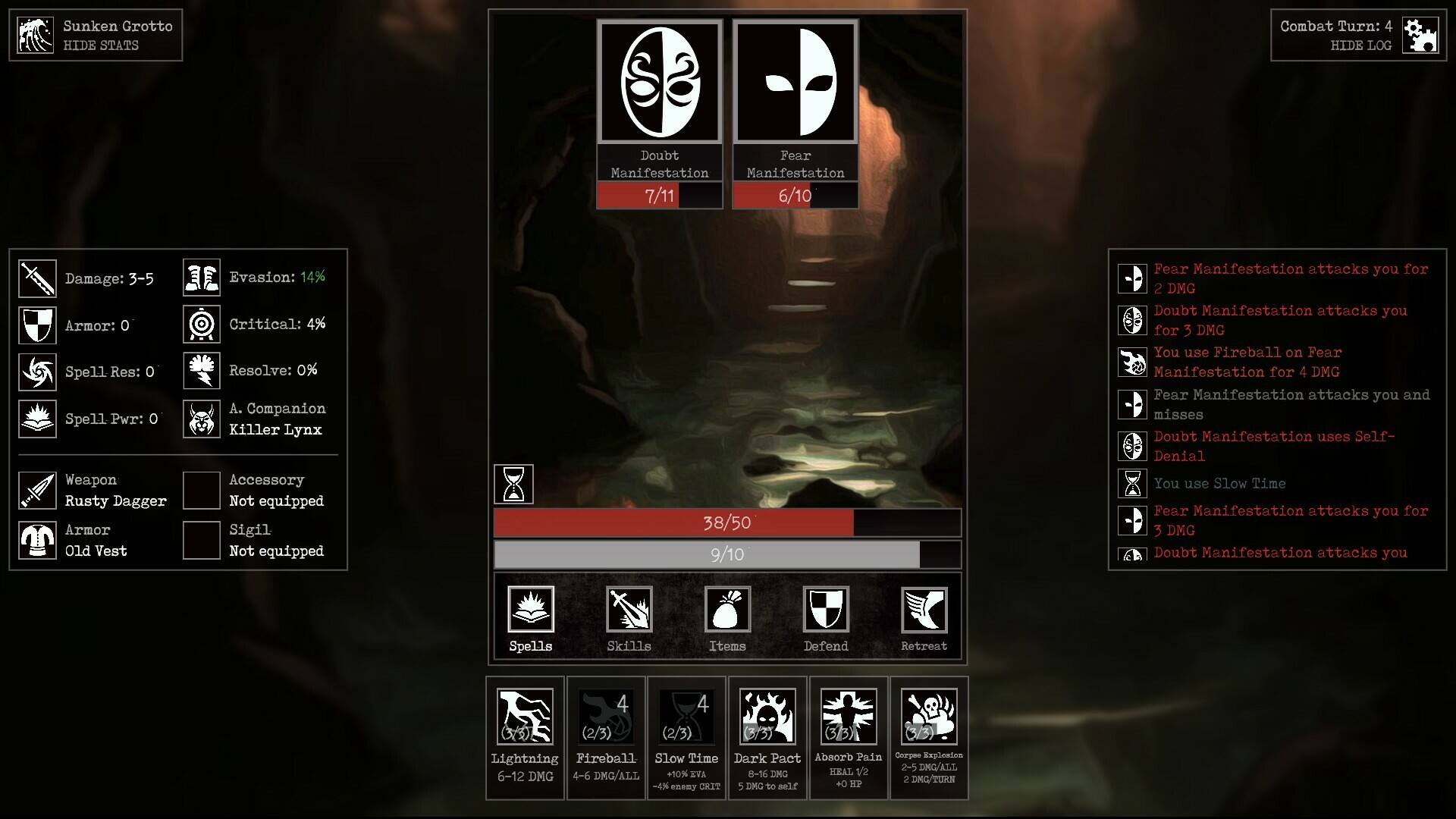Click the Killer Lynx companion icon
Viewport: 1456px width, 819px height.
[202, 419]
